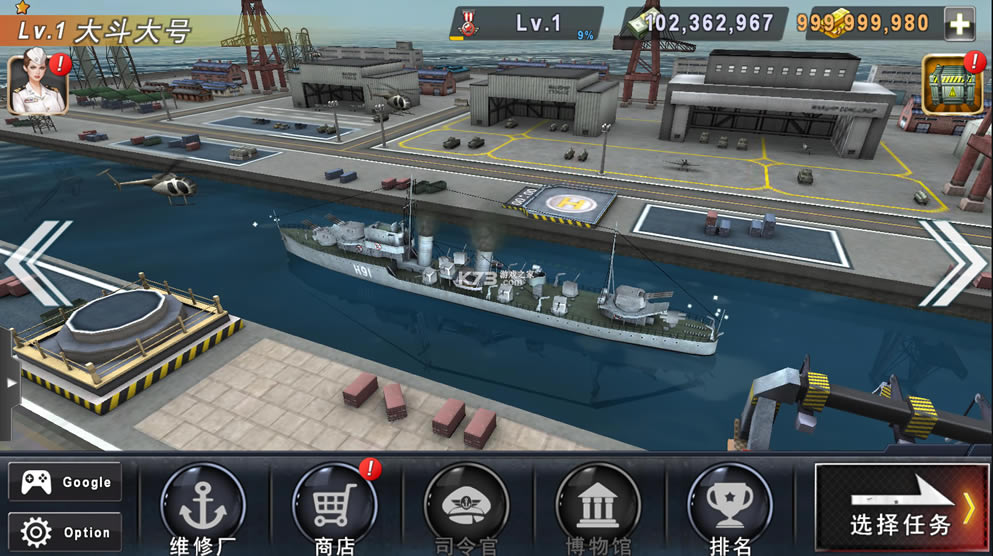Viewport: 993px width, 556px height.
Task: Show the 排名 rankings
Action: tap(730, 505)
